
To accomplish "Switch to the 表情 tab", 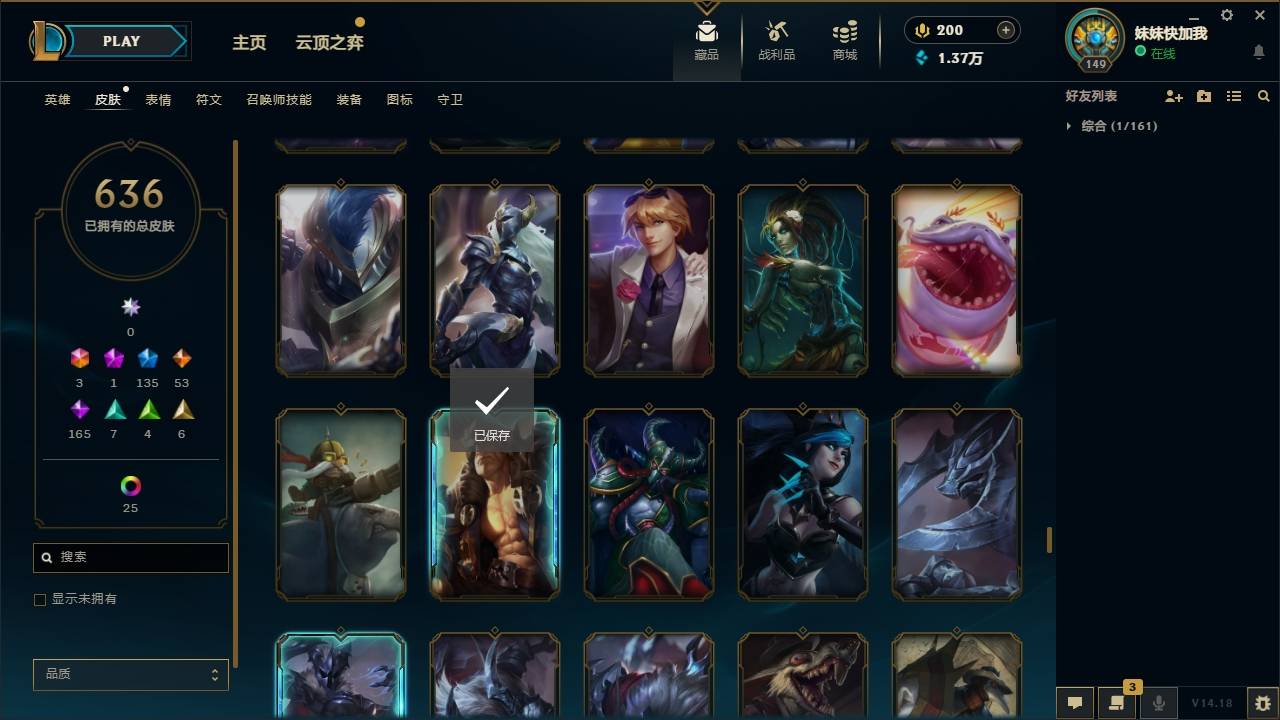I will [157, 99].
